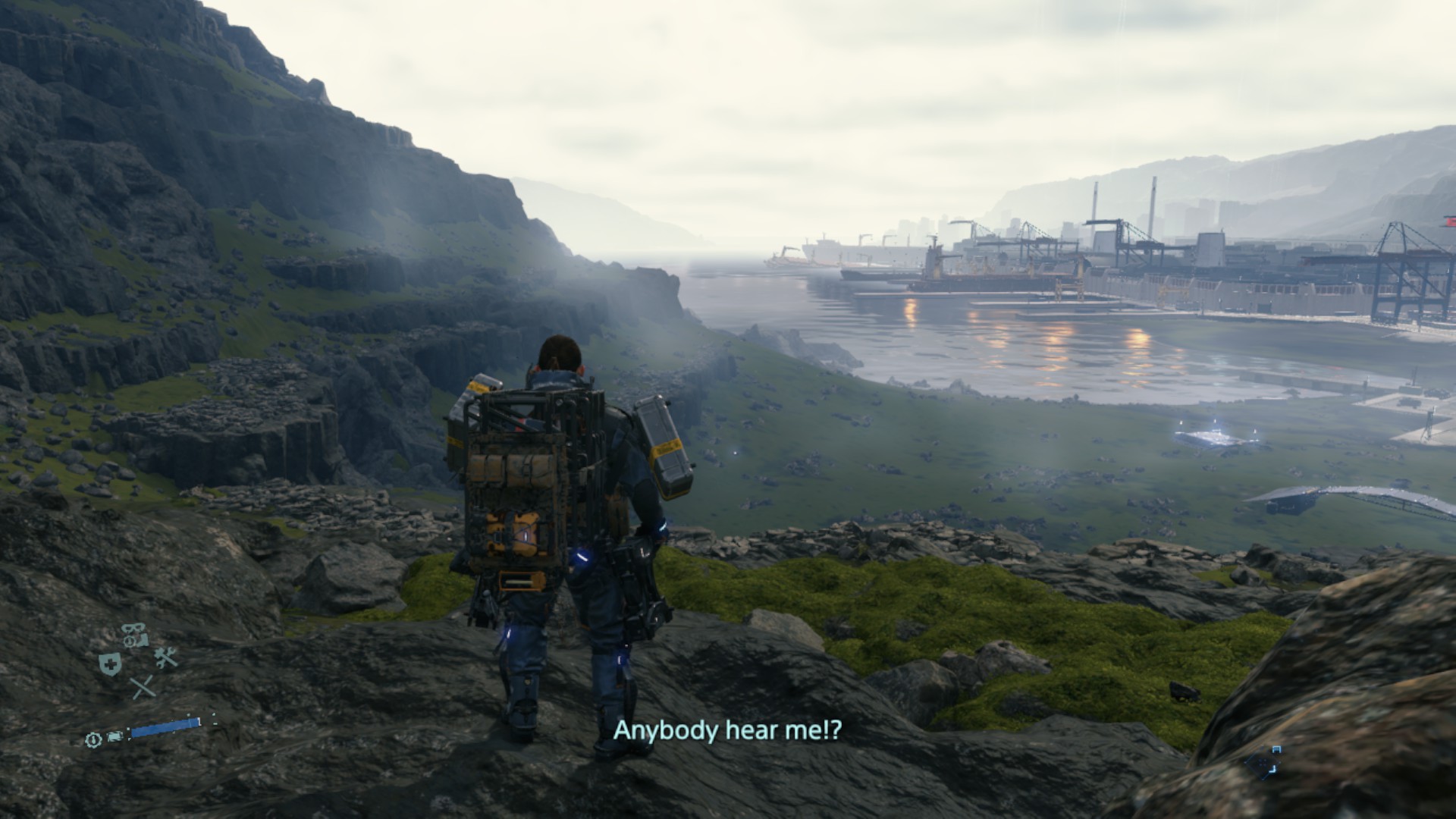This screenshot has height=819, width=1456.
Task: Click the blue stamina bar
Action: coord(165,725)
